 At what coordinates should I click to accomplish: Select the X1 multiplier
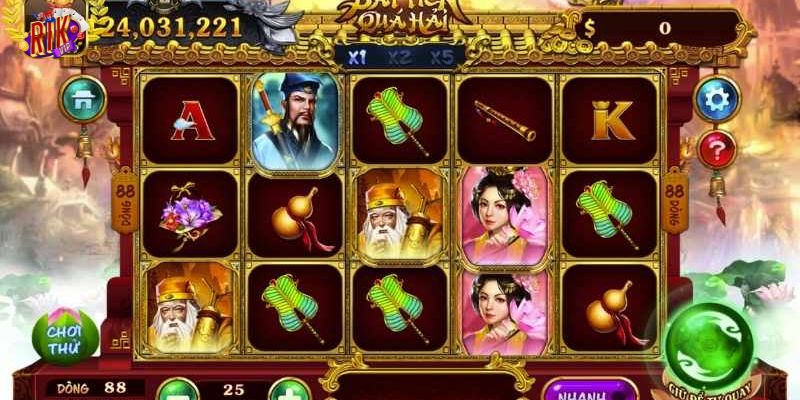(357, 57)
